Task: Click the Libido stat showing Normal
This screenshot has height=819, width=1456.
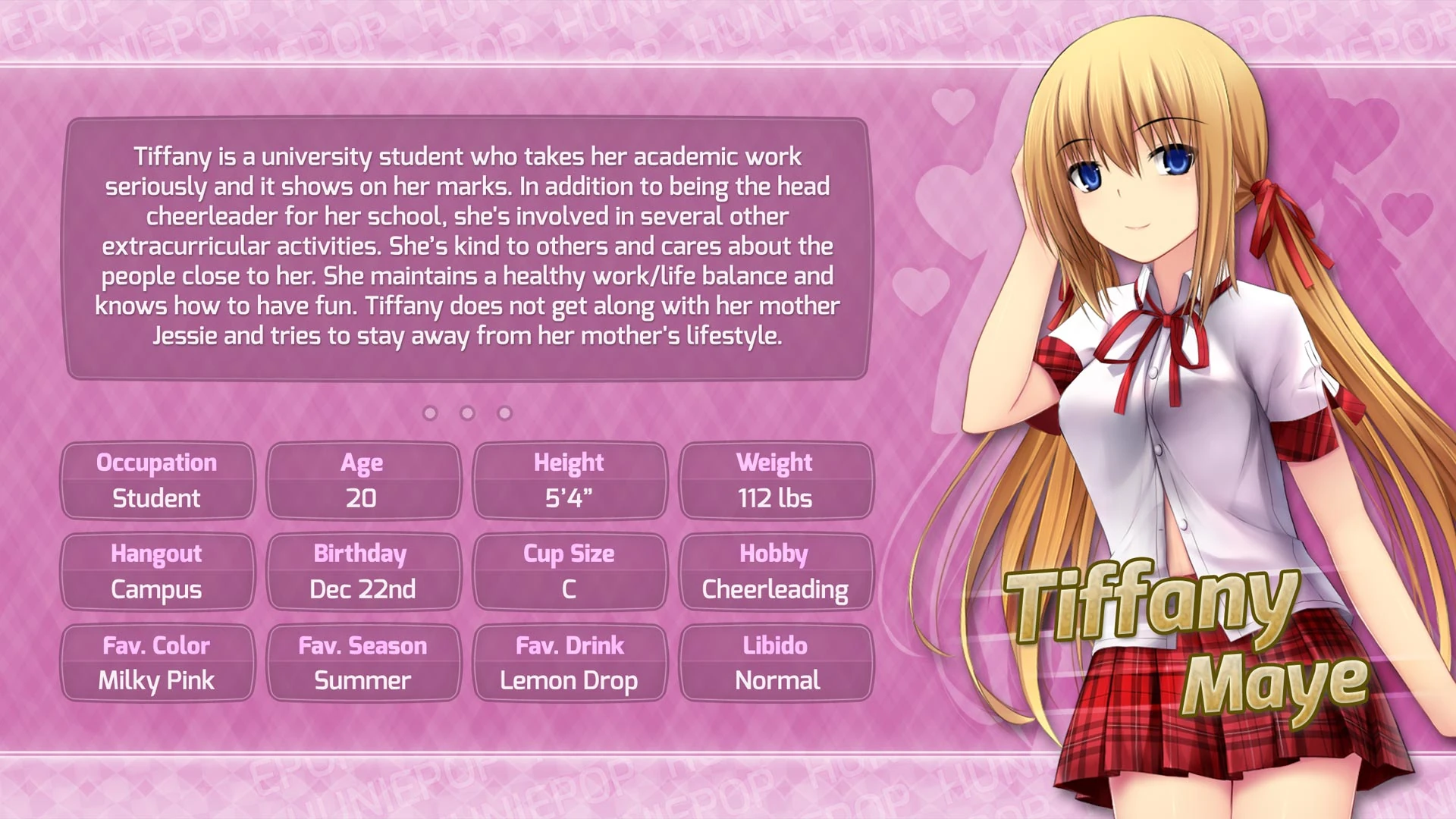Action: (775, 663)
